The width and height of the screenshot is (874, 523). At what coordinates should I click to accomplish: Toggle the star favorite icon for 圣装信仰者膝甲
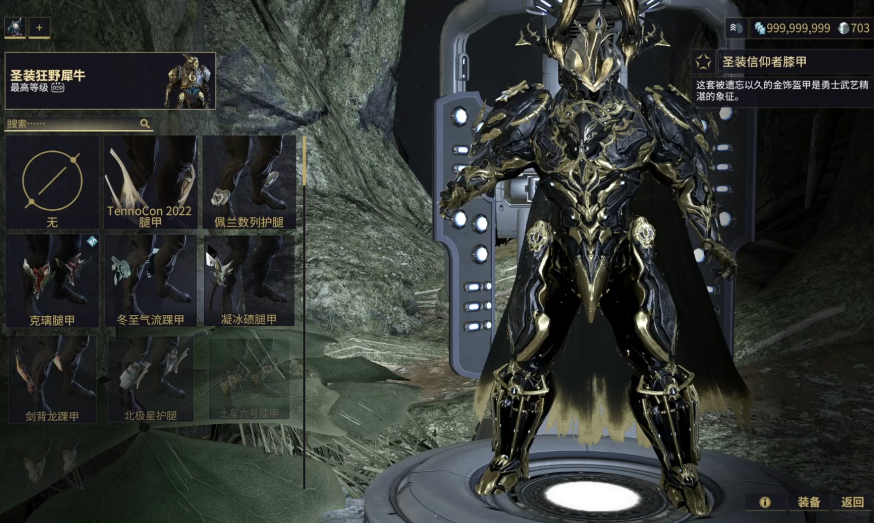704,62
